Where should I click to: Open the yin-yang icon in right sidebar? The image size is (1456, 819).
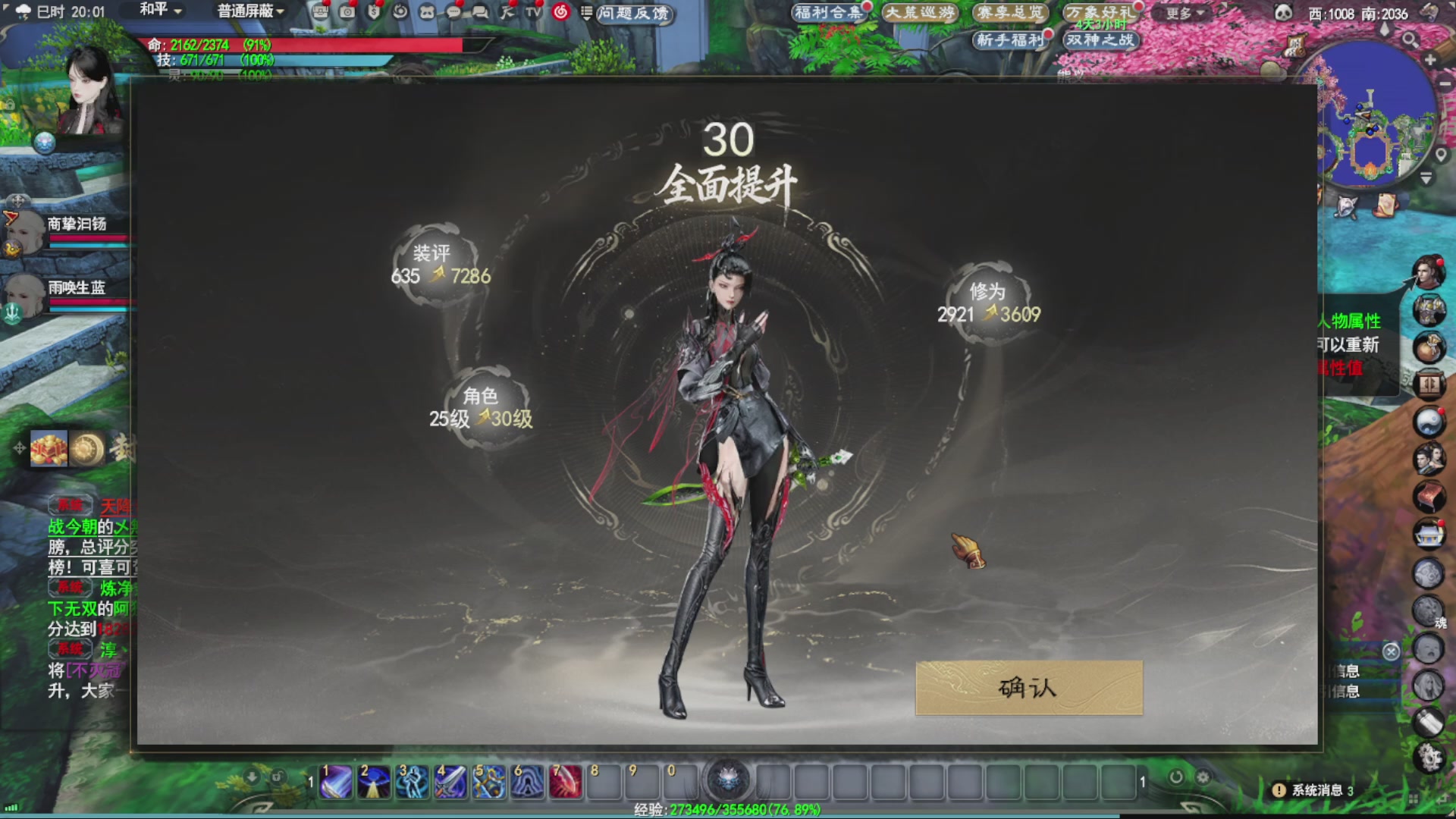[1428, 420]
